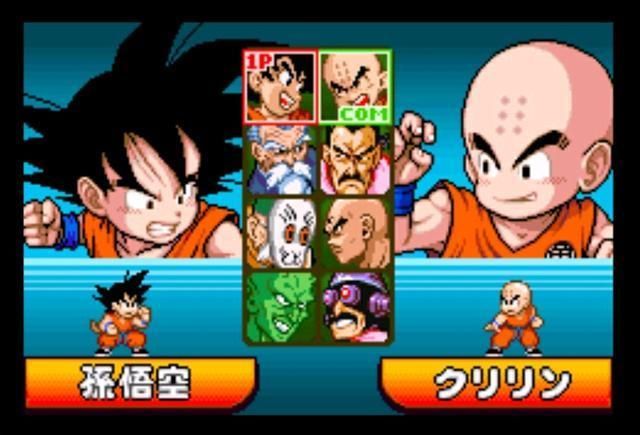Choose the white fox mask character
This screenshot has height=435, width=640.
(281, 232)
